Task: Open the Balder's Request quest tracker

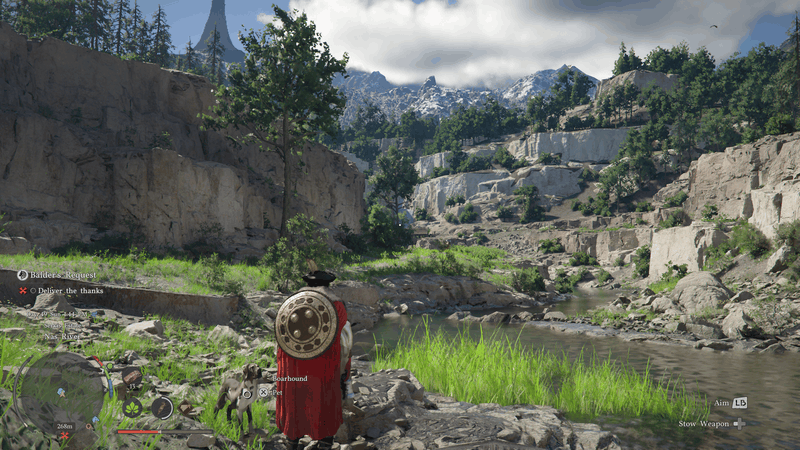Action: [x=58, y=275]
